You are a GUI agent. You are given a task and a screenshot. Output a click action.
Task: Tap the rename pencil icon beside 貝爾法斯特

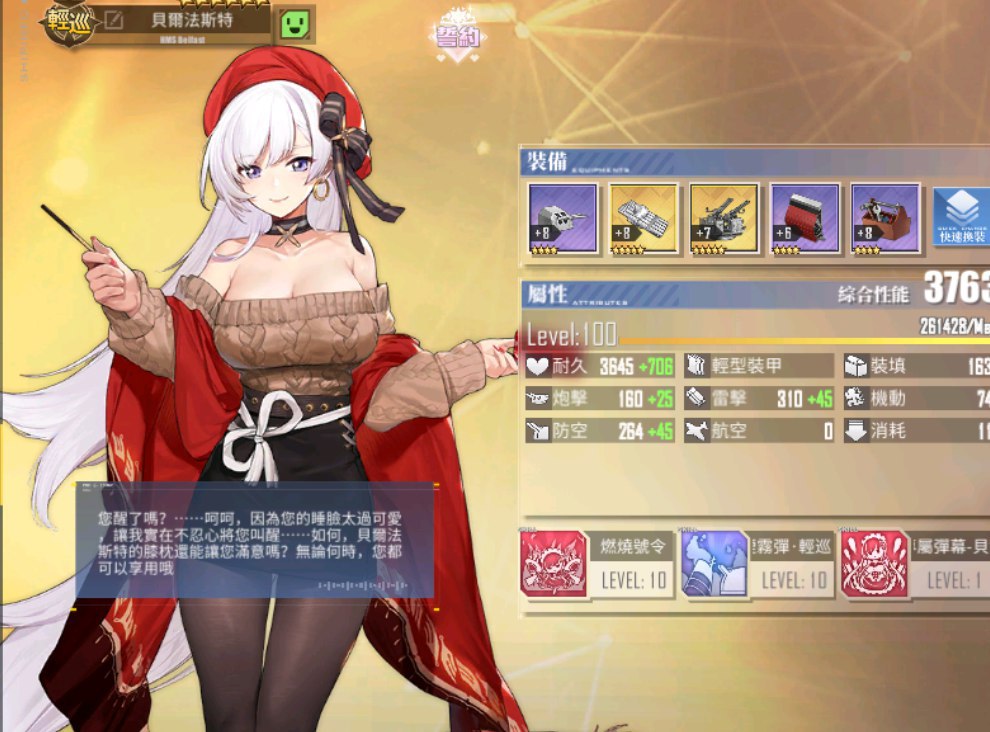(114, 21)
